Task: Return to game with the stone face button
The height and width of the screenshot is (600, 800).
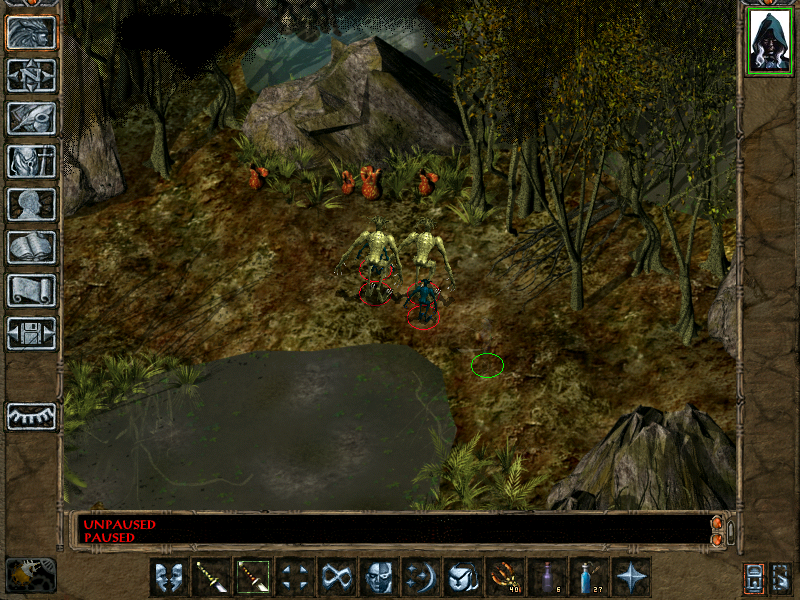Action: (31, 33)
